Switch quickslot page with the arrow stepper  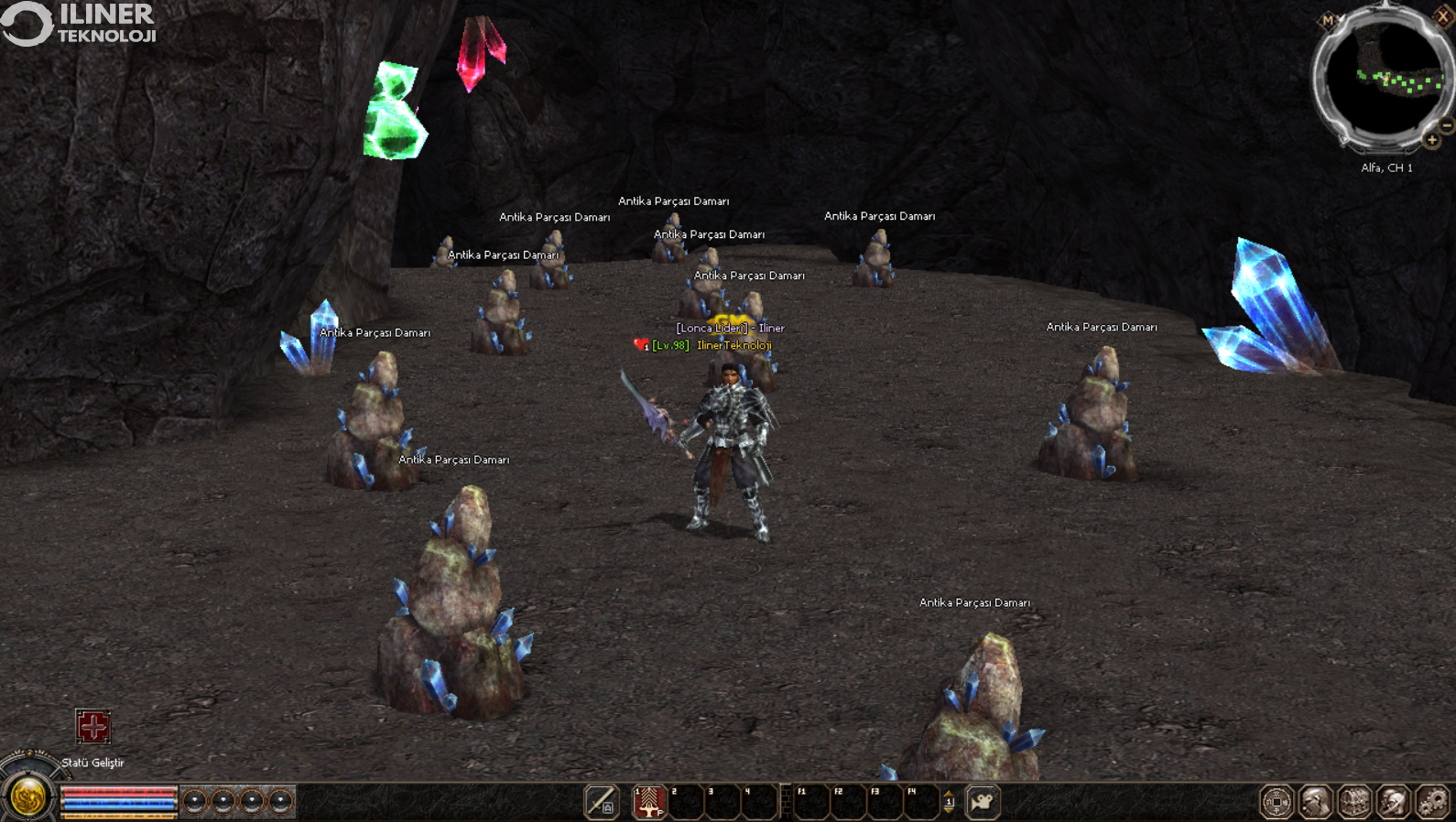point(949,802)
